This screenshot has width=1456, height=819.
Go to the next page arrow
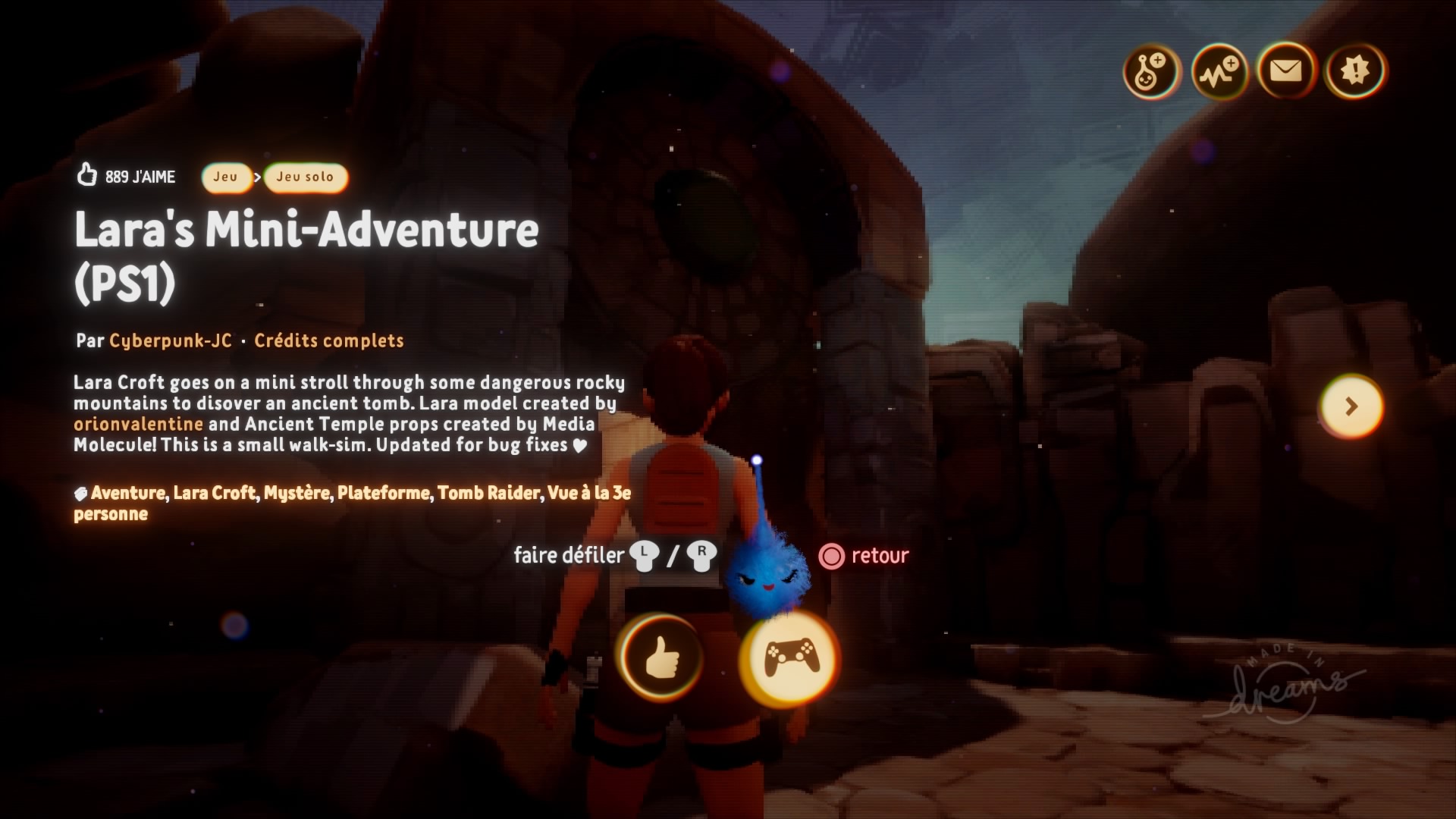(1351, 406)
